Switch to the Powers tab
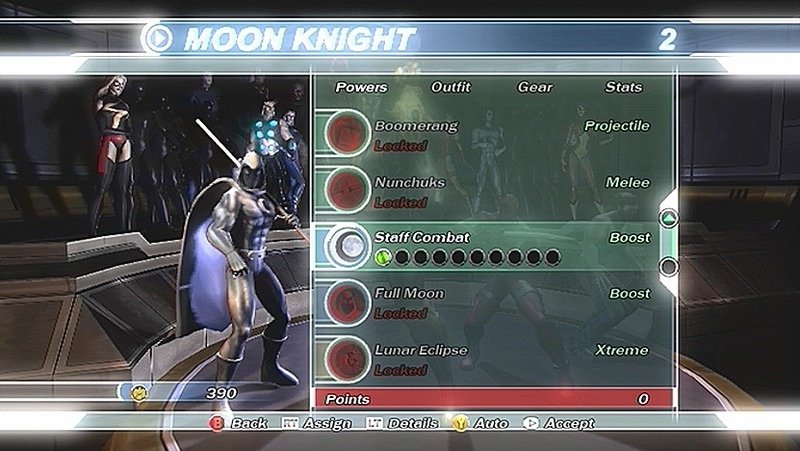This screenshot has height=451, width=800. 361,87
